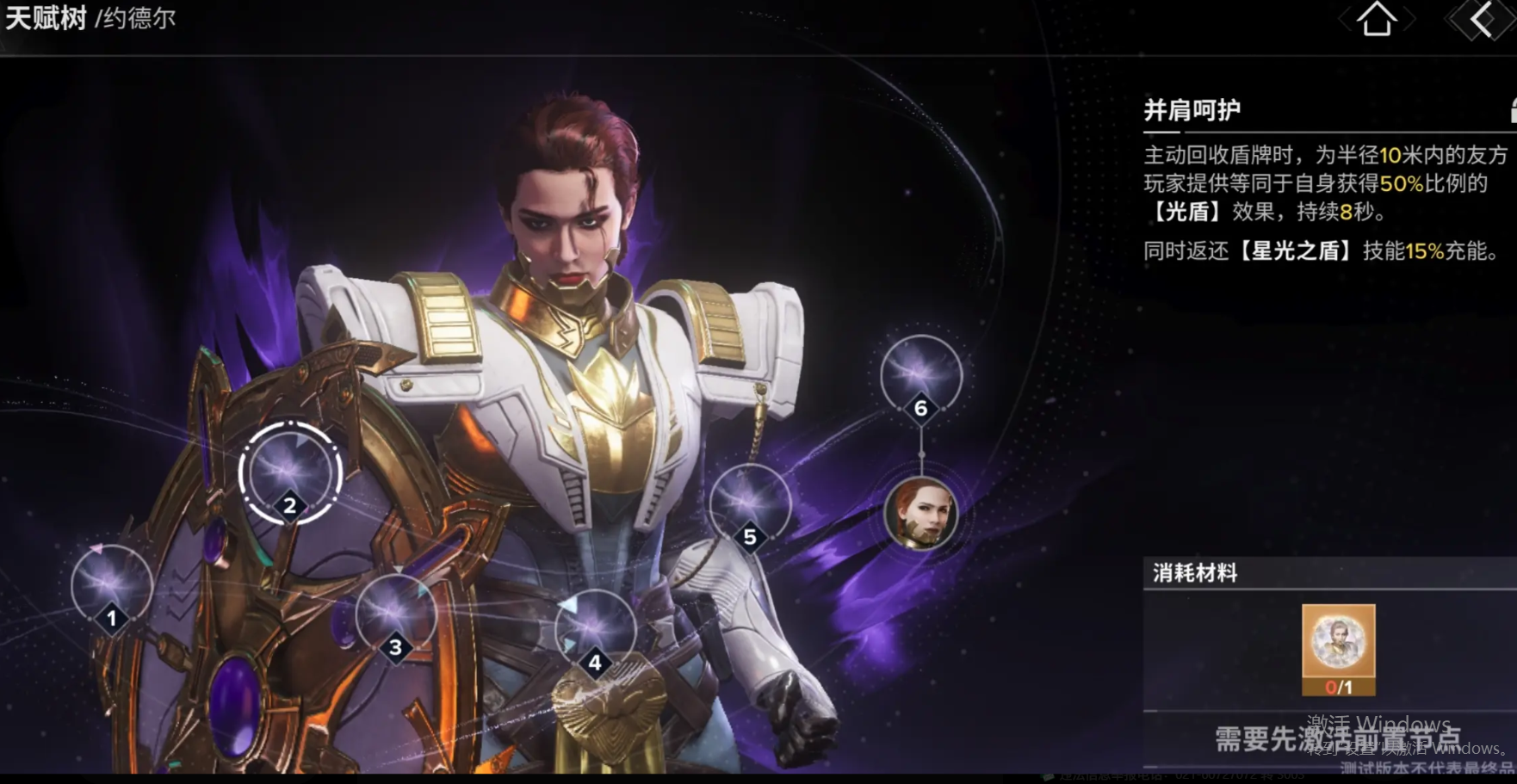Screen dimensions: 1517x784
Task: Select talent node 1
Action: point(111,587)
